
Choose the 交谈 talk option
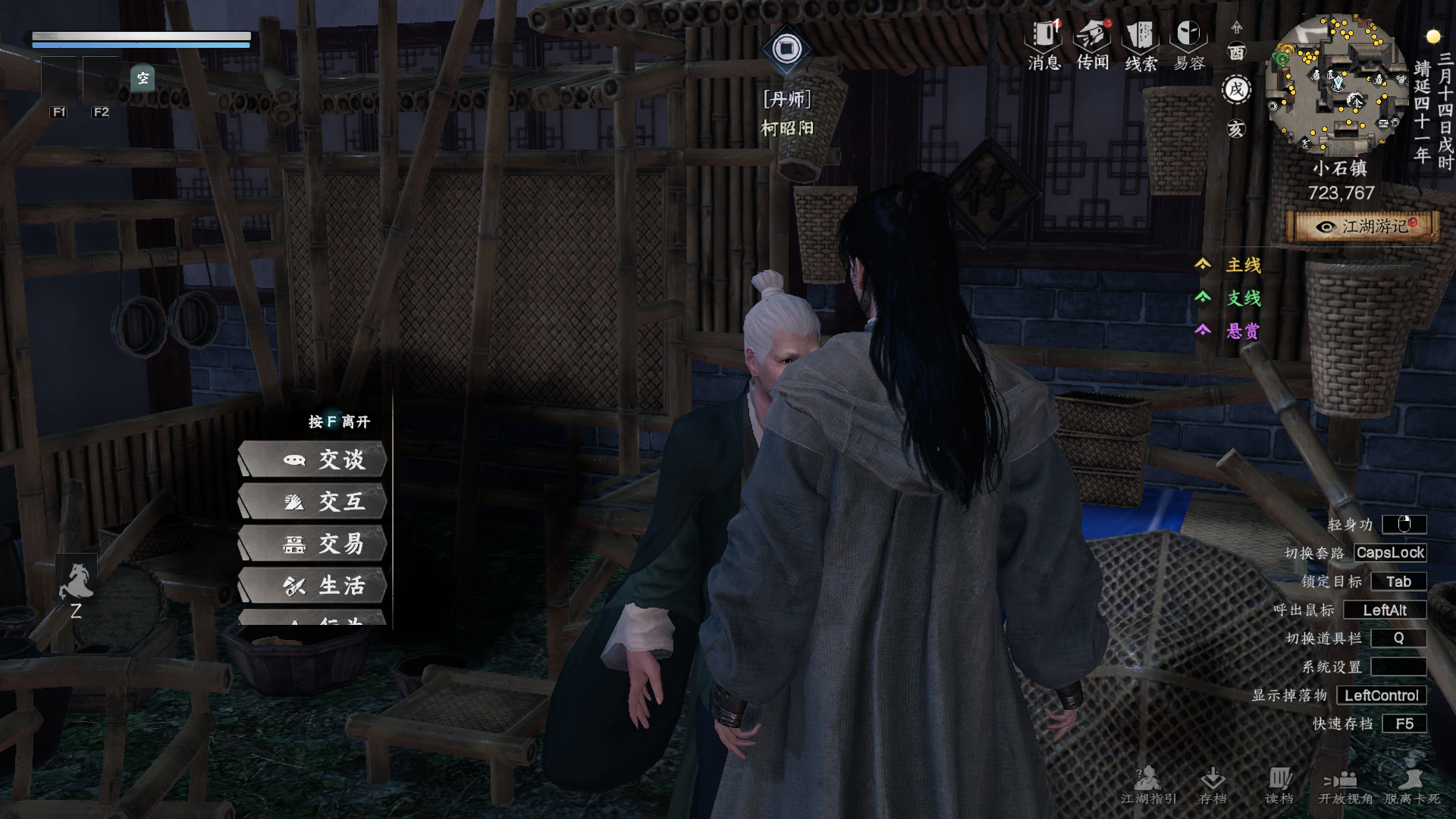pyautogui.click(x=312, y=460)
